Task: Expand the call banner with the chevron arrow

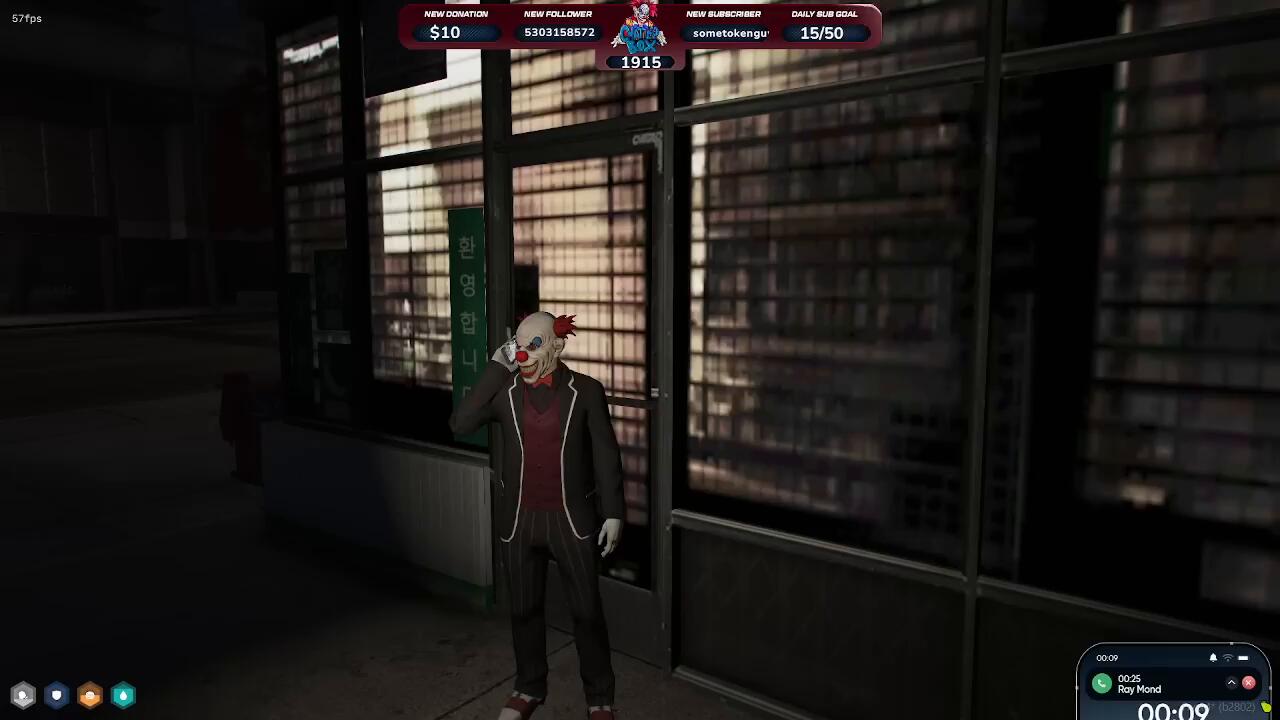Action: point(1231,683)
